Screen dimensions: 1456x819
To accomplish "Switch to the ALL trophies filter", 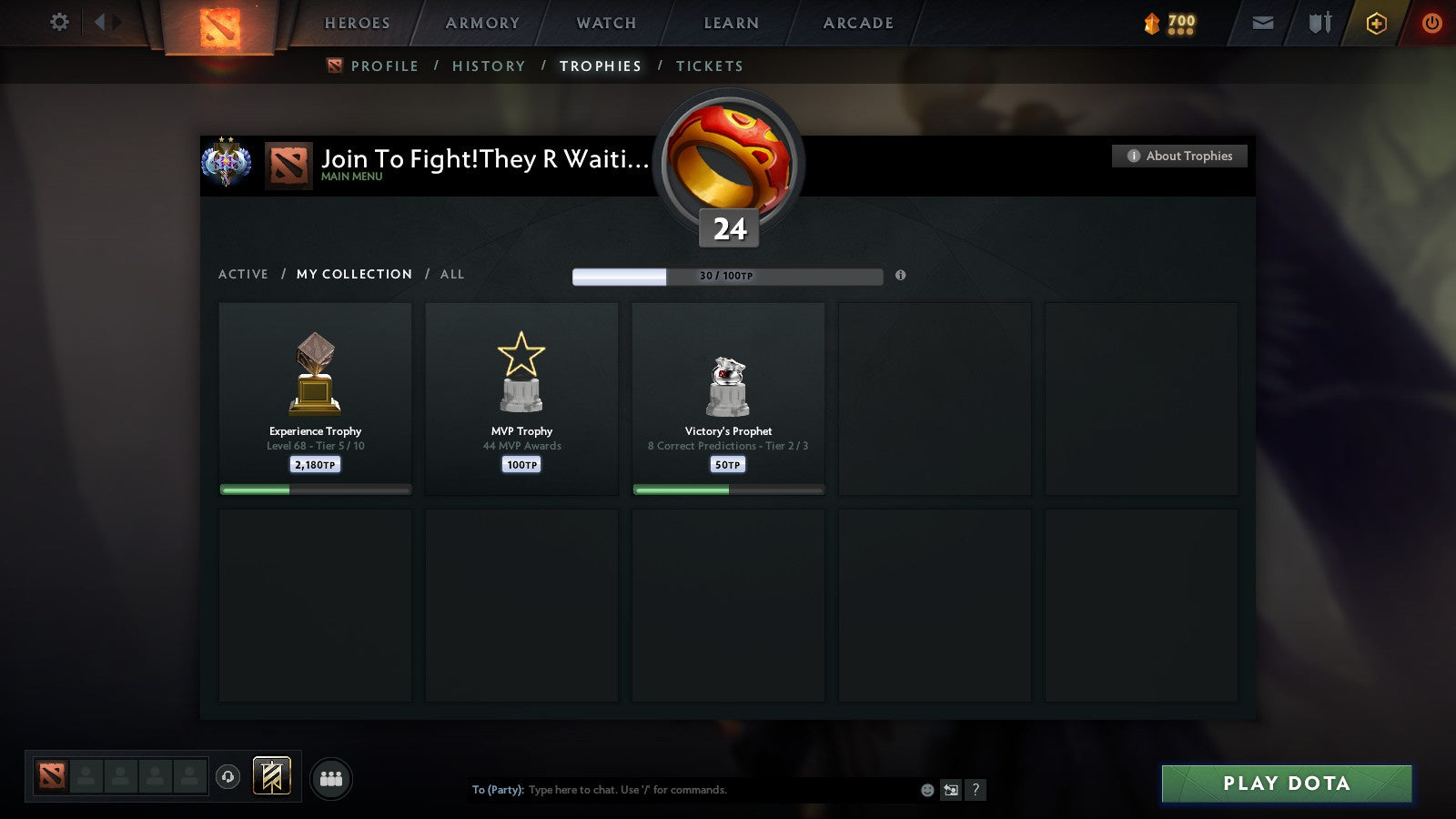I will tap(452, 274).
